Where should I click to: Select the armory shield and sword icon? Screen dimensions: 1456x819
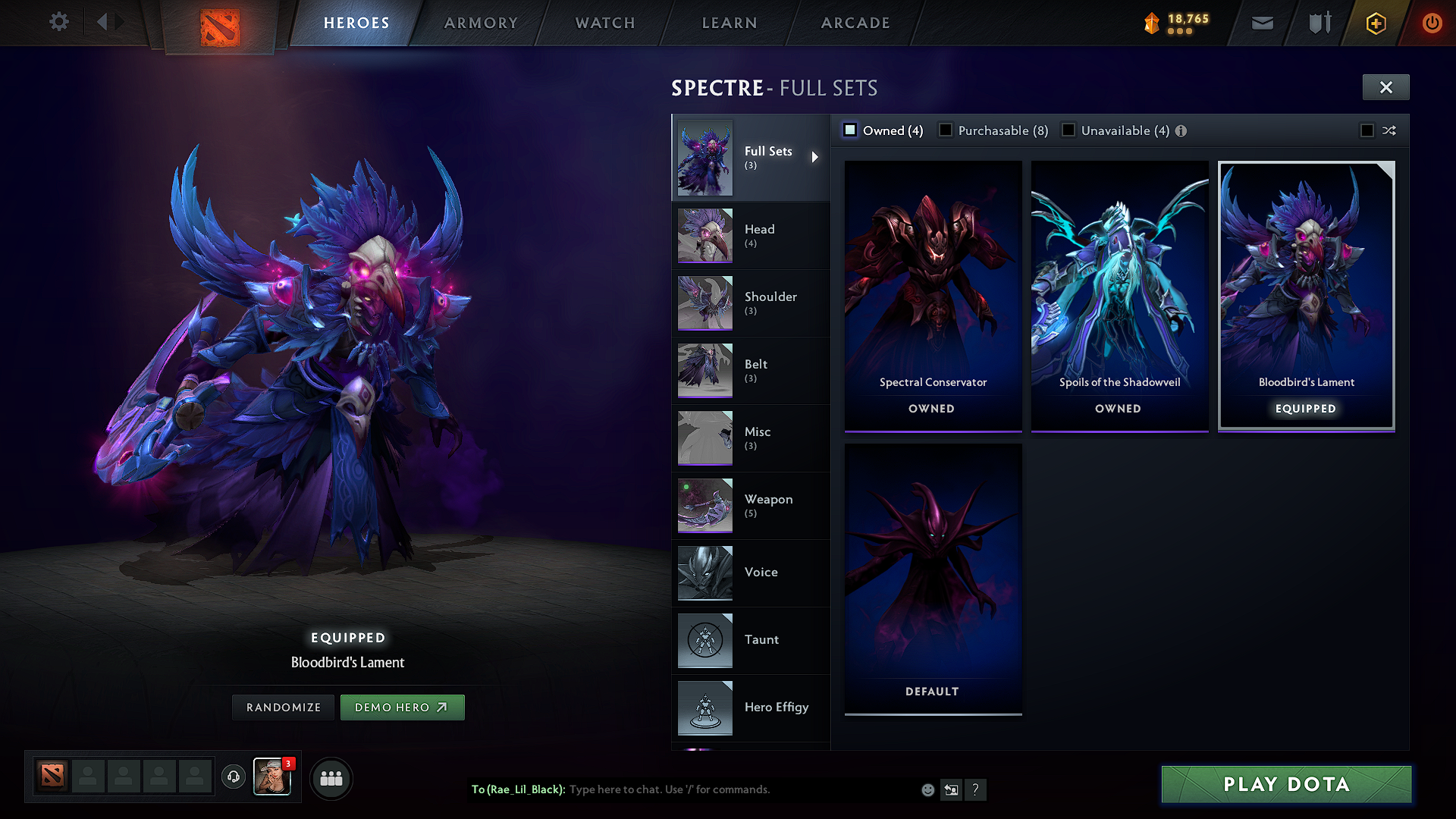pyautogui.click(x=1318, y=23)
